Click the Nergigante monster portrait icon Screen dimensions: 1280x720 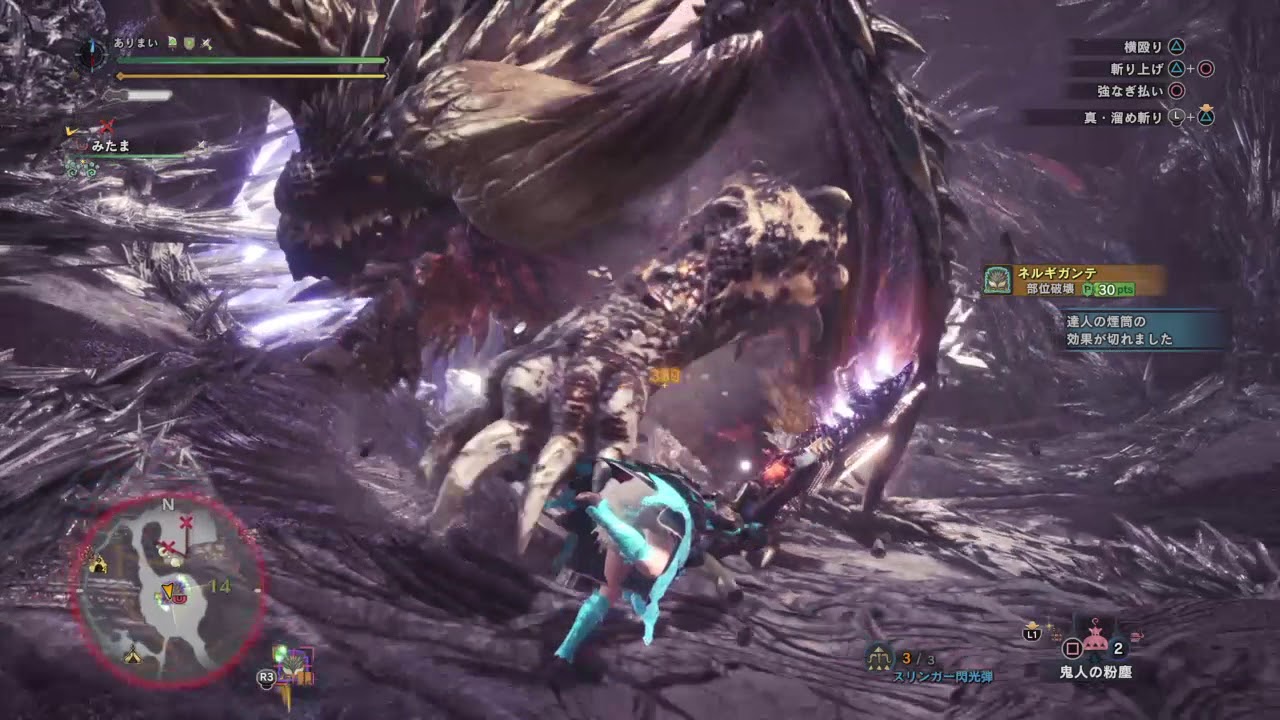(997, 280)
